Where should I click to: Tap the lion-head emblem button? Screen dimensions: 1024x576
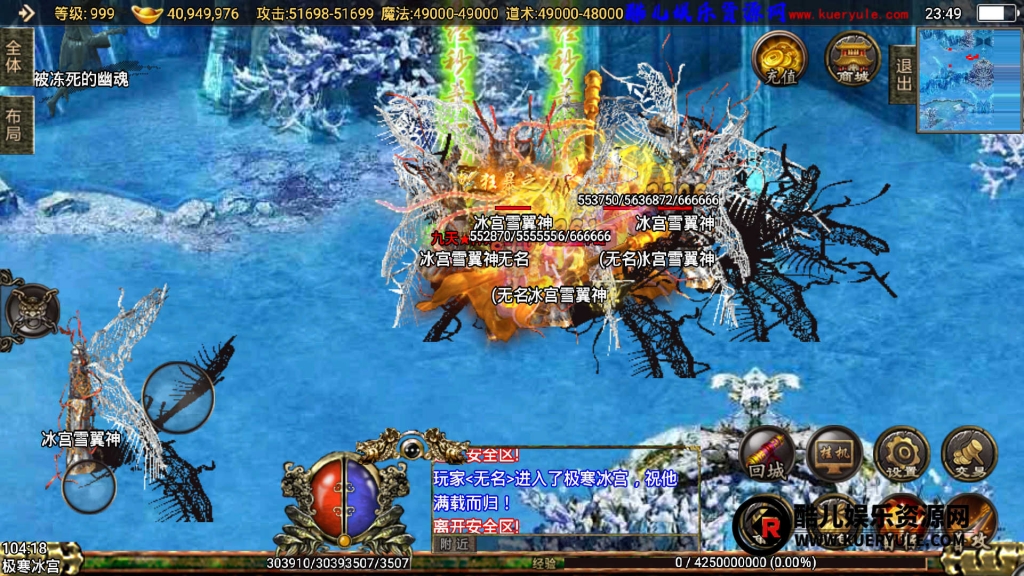[32, 309]
